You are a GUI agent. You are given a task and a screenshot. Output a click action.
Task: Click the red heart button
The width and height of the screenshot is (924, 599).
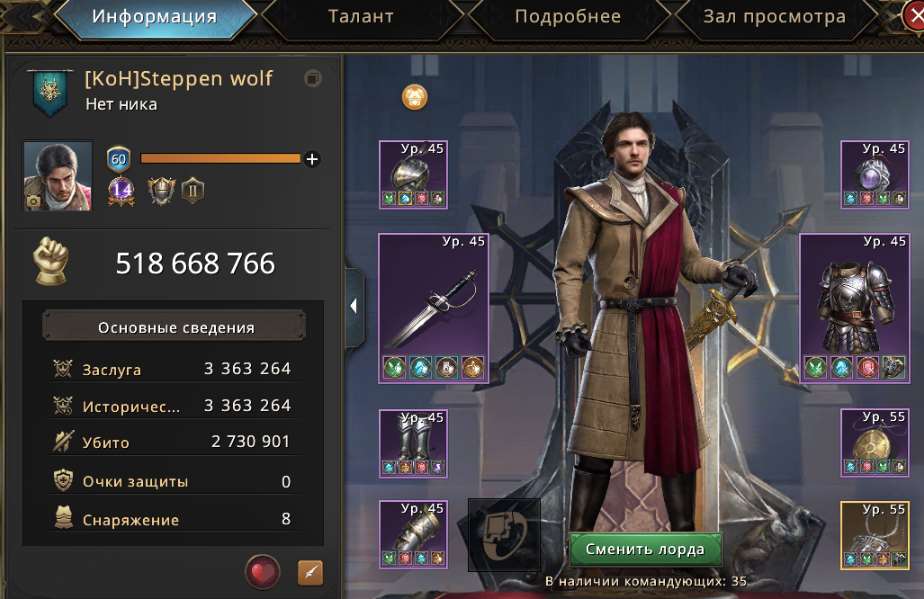(262, 572)
